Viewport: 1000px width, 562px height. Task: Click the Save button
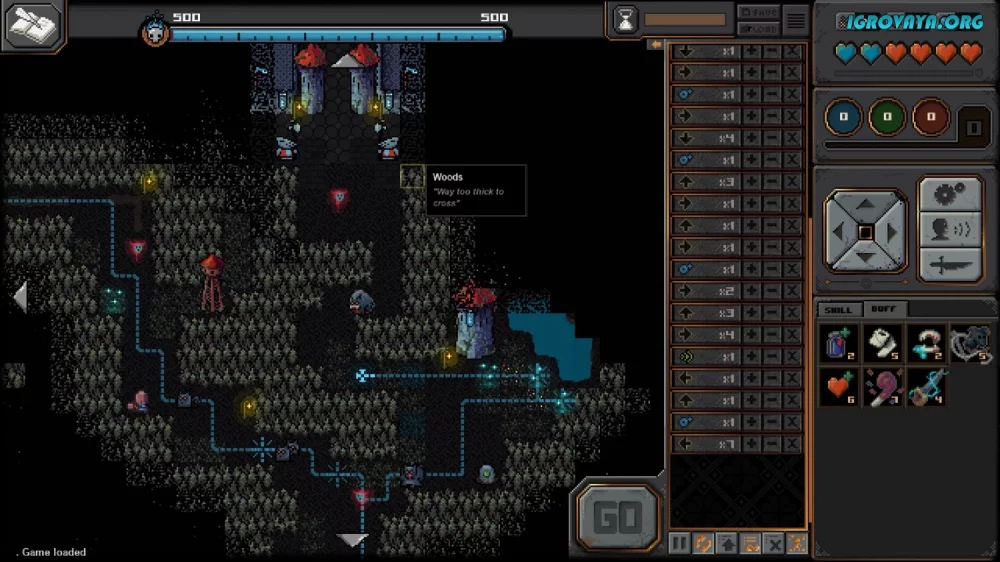(758, 12)
